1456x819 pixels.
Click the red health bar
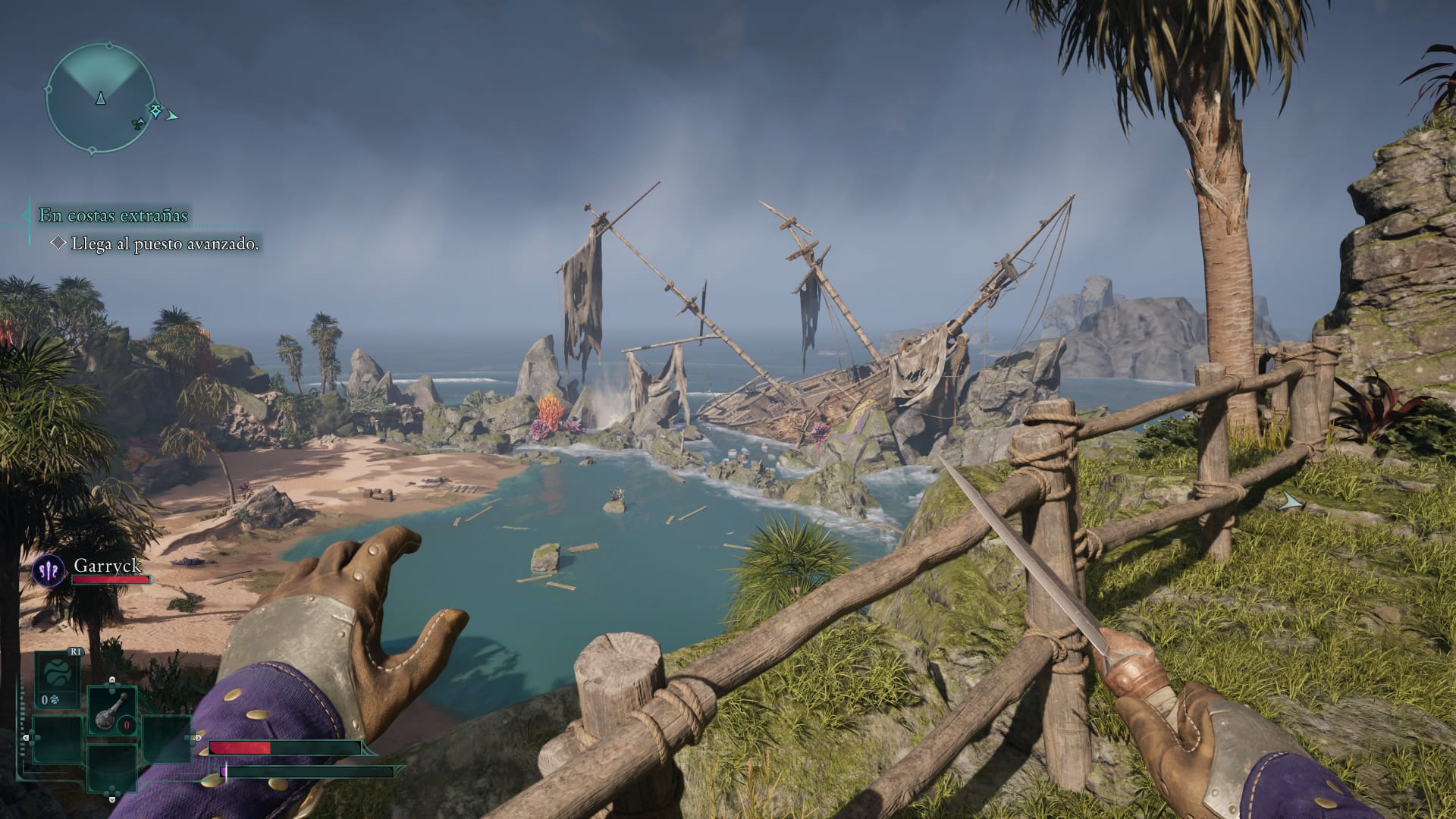241,749
